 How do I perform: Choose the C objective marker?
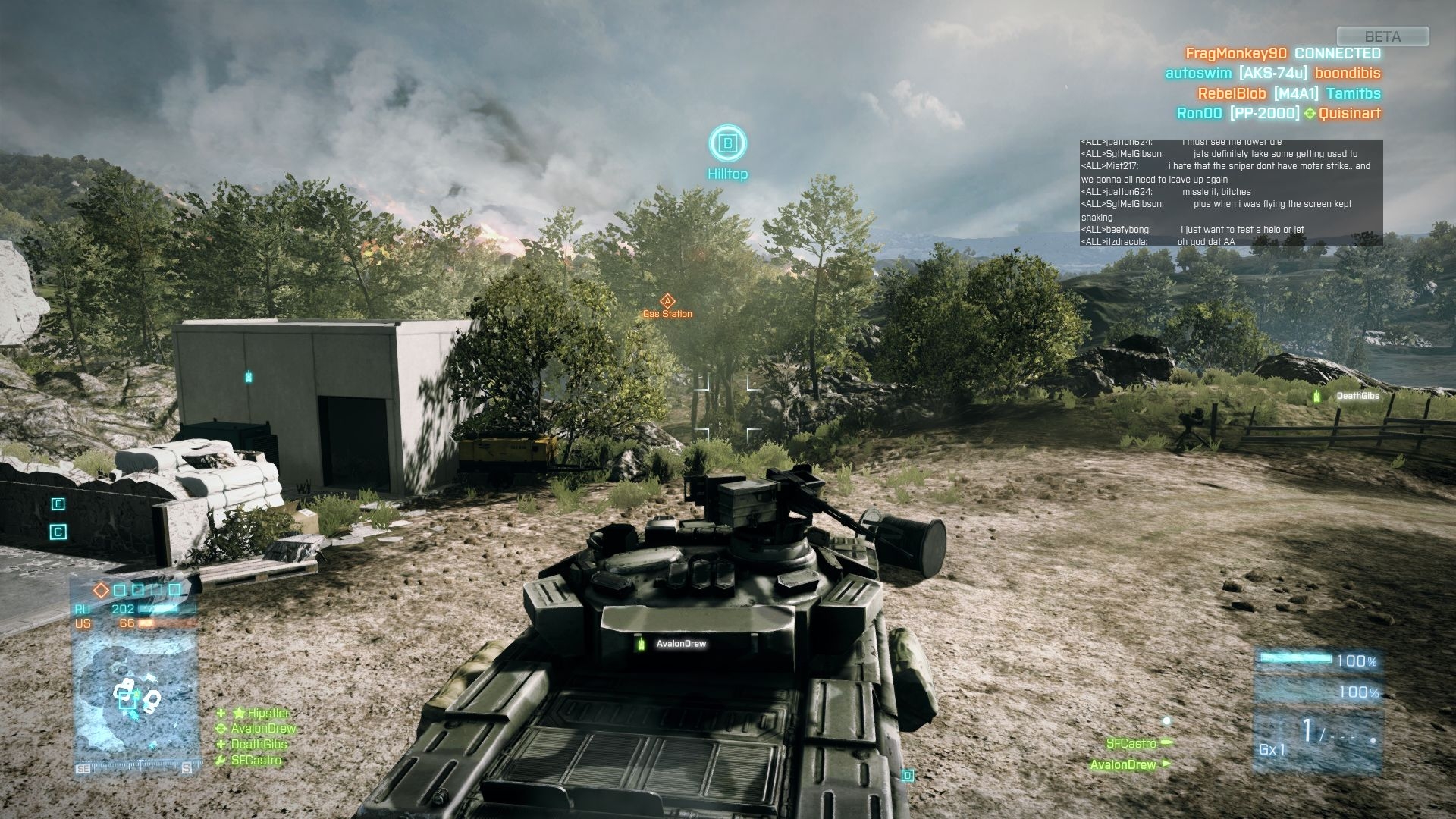(x=58, y=532)
